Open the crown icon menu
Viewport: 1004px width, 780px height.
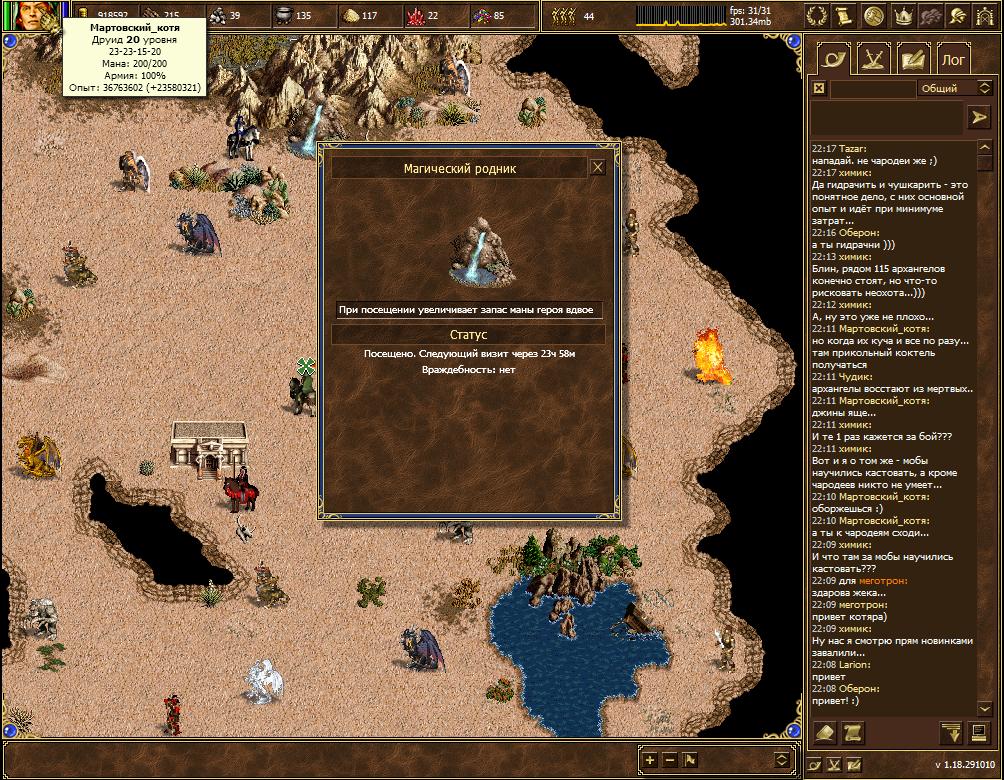click(x=902, y=16)
